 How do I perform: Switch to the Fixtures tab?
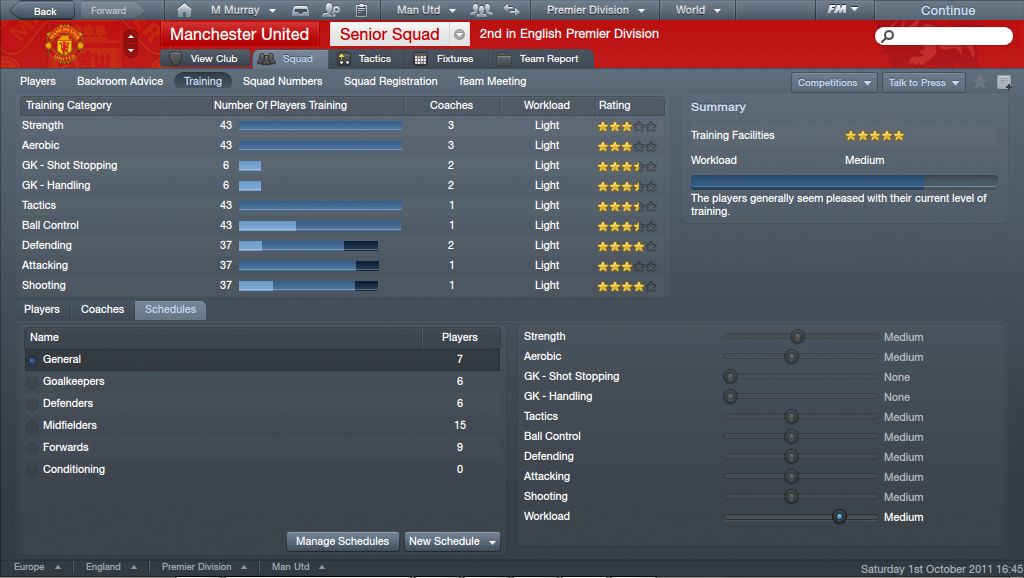coord(445,59)
